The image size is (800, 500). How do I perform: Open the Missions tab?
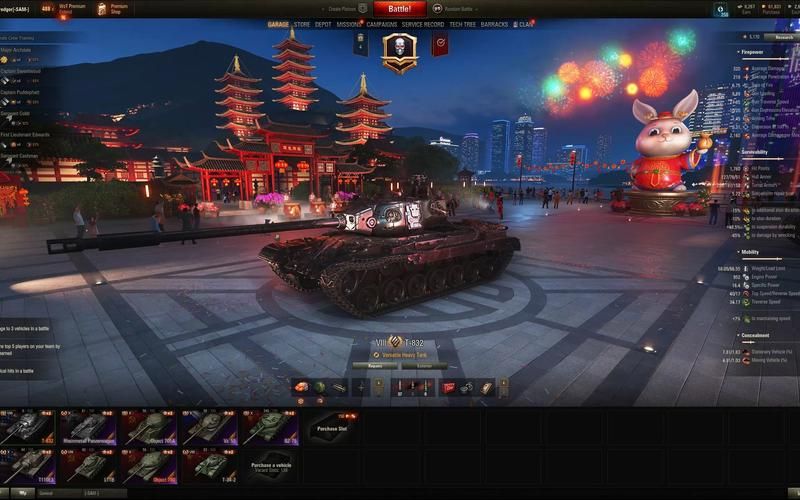pos(349,24)
